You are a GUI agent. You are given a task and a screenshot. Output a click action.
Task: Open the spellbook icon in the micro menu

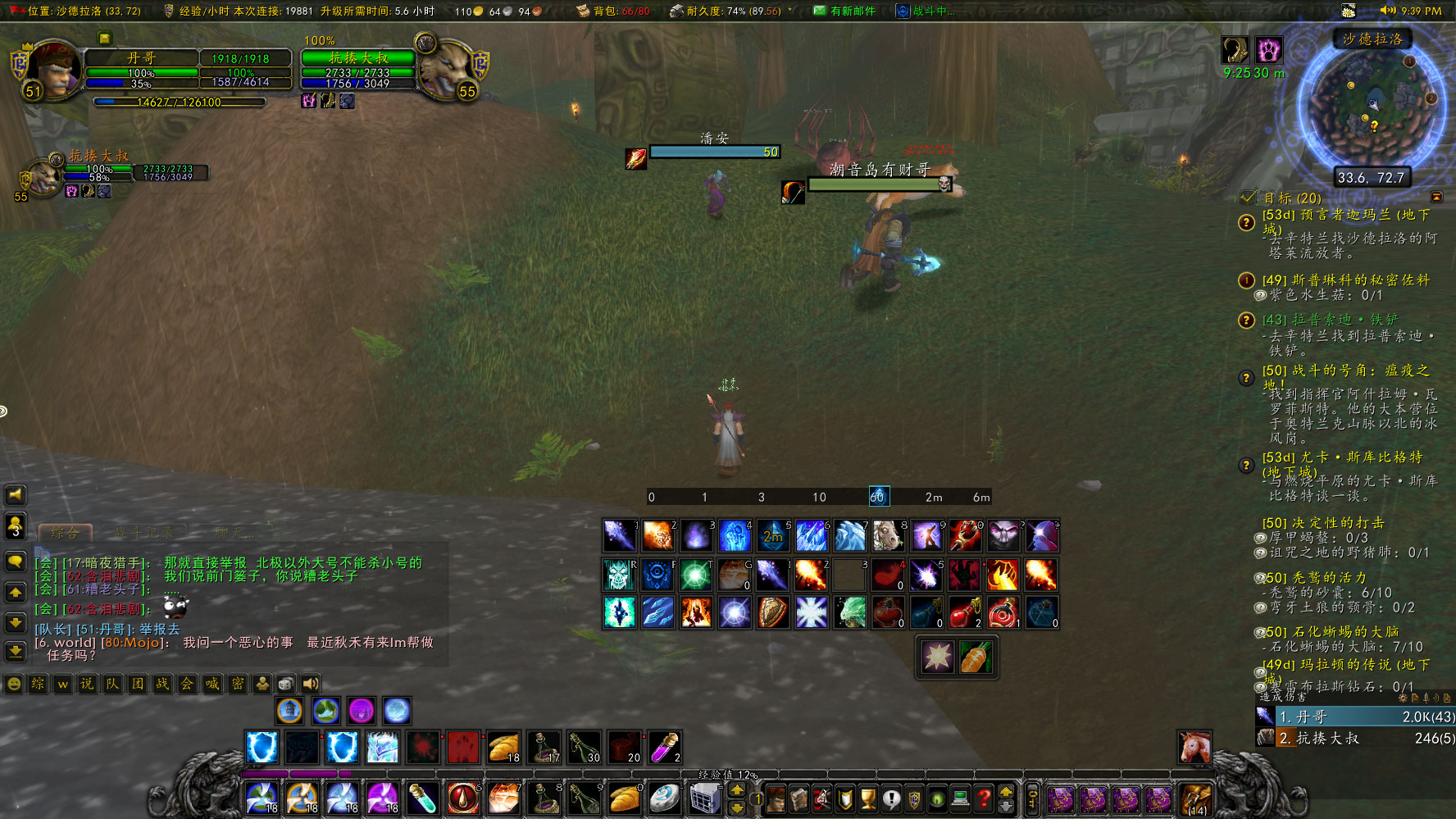point(799,799)
